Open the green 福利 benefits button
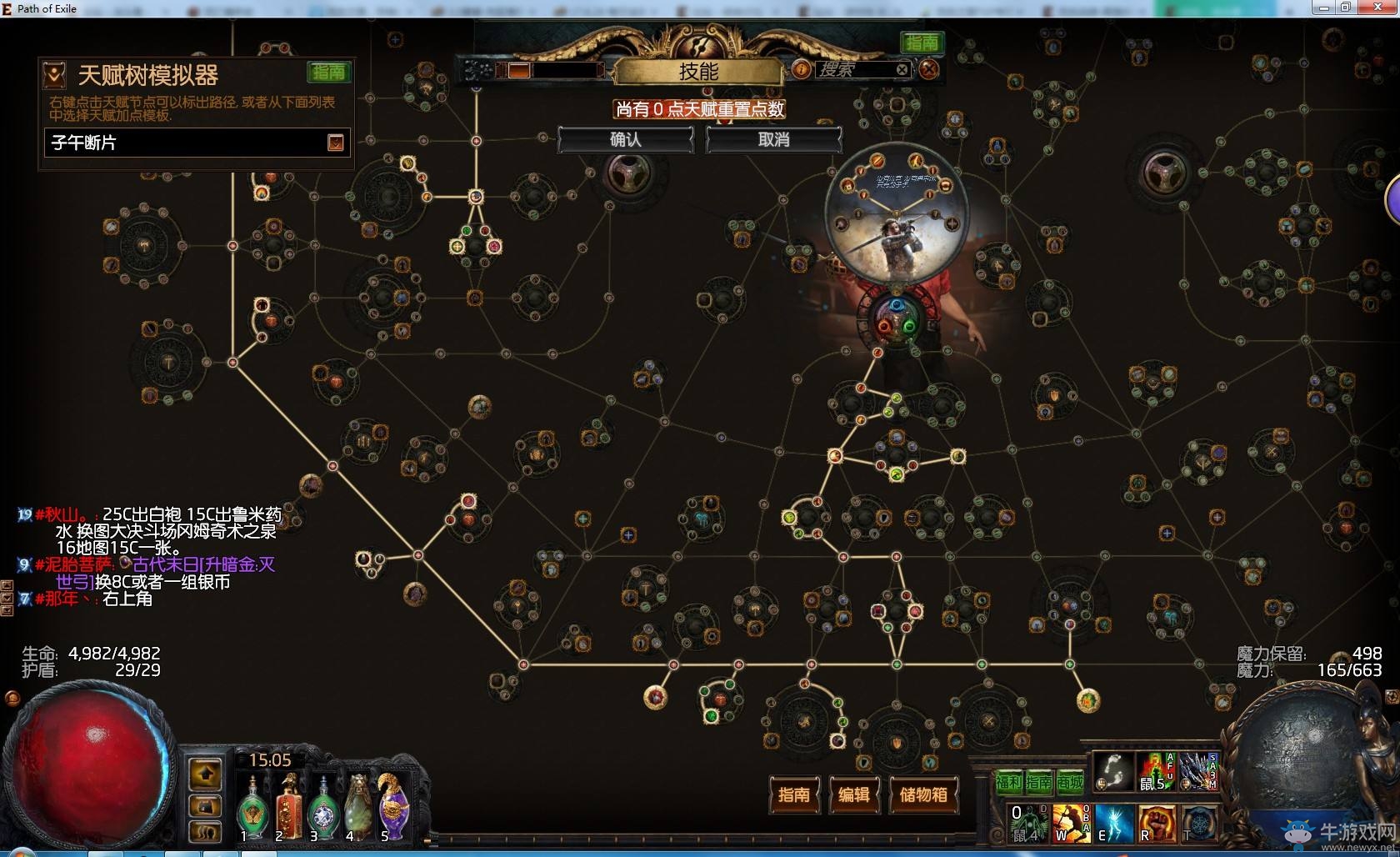The height and width of the screenshot is (857, 1400). tap(1008, 782)
